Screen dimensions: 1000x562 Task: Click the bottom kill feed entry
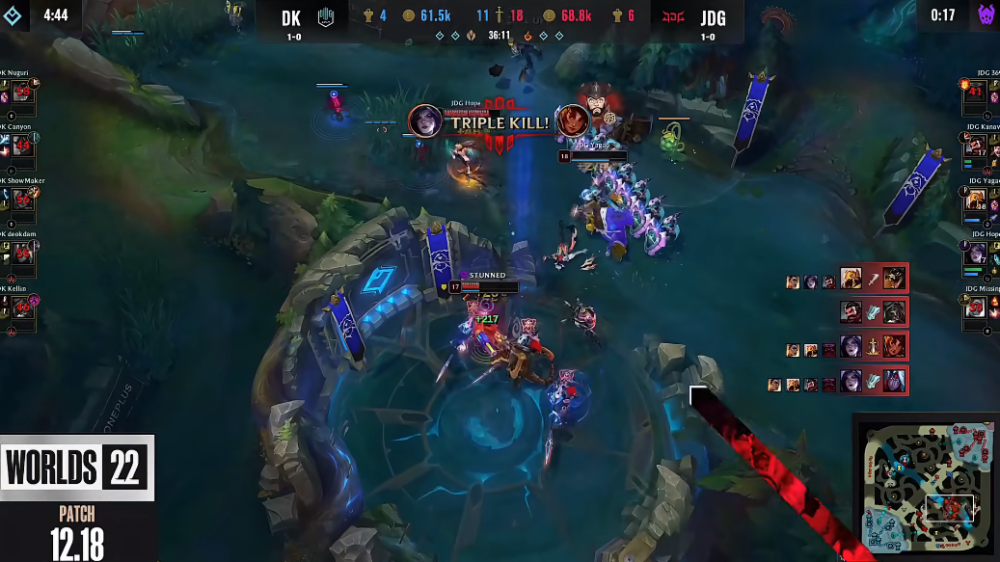[x=838, y=381]
